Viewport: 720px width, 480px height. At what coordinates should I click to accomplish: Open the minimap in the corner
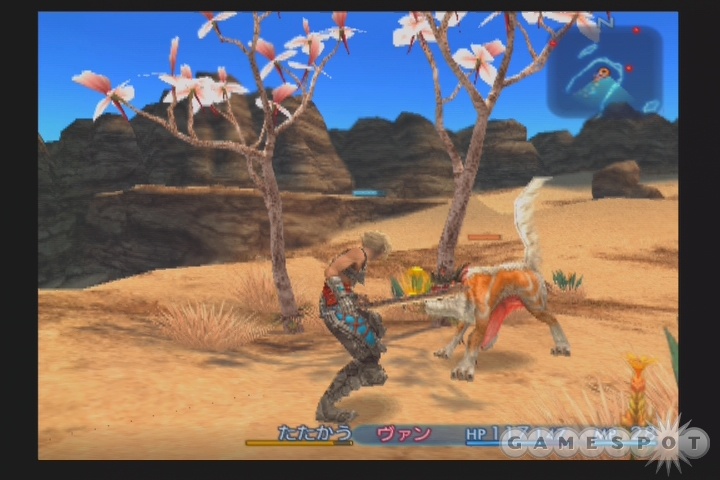tap(604, 71)
